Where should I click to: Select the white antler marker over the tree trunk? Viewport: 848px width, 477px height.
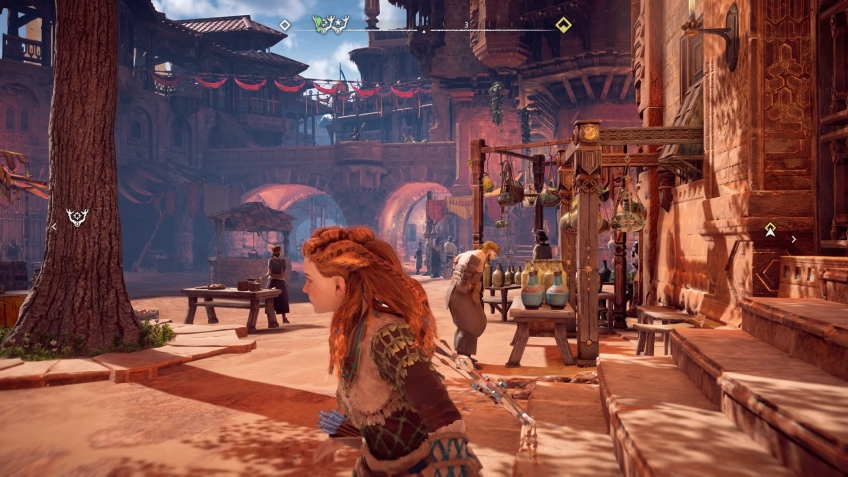click(x=77, y=216)
